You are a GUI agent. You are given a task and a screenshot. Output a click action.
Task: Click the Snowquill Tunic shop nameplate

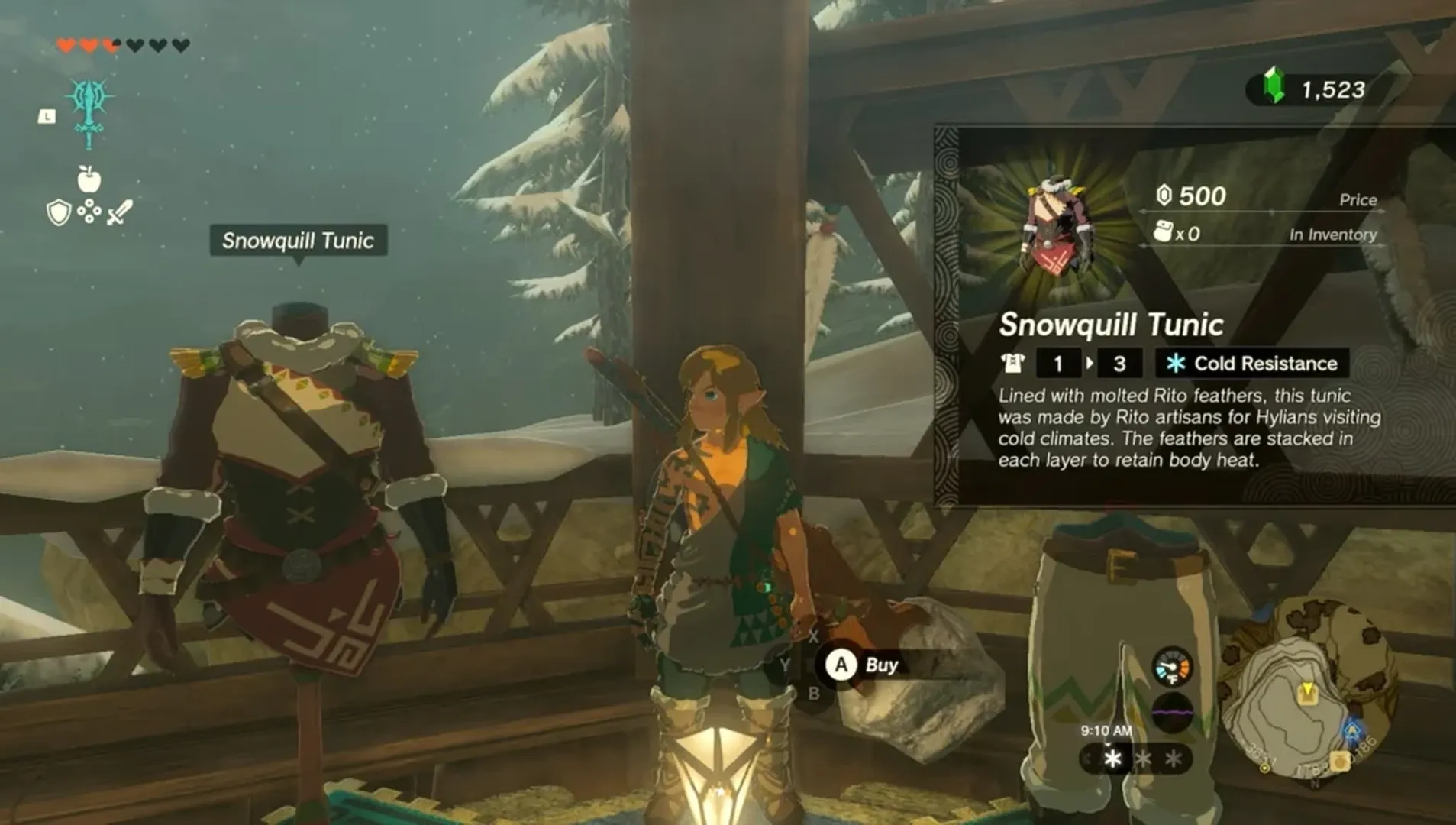pyautogui.click(x=298, y=242)
